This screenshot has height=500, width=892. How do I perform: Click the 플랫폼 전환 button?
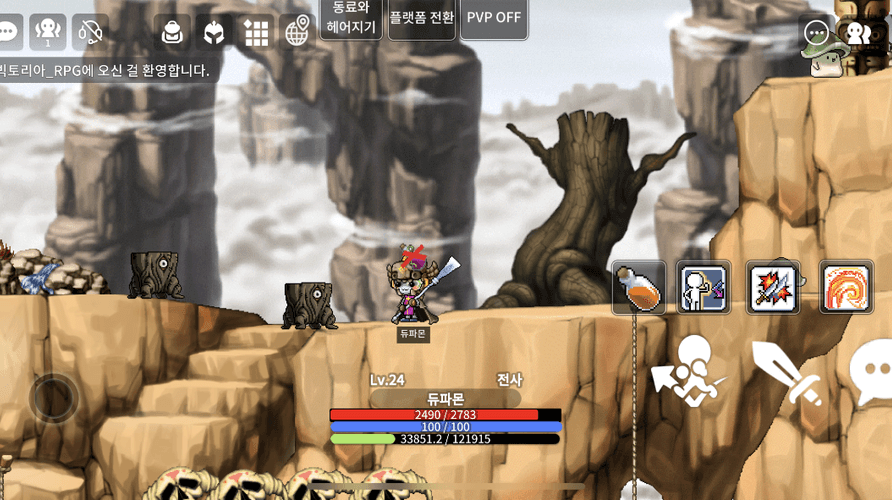point(421,18)
